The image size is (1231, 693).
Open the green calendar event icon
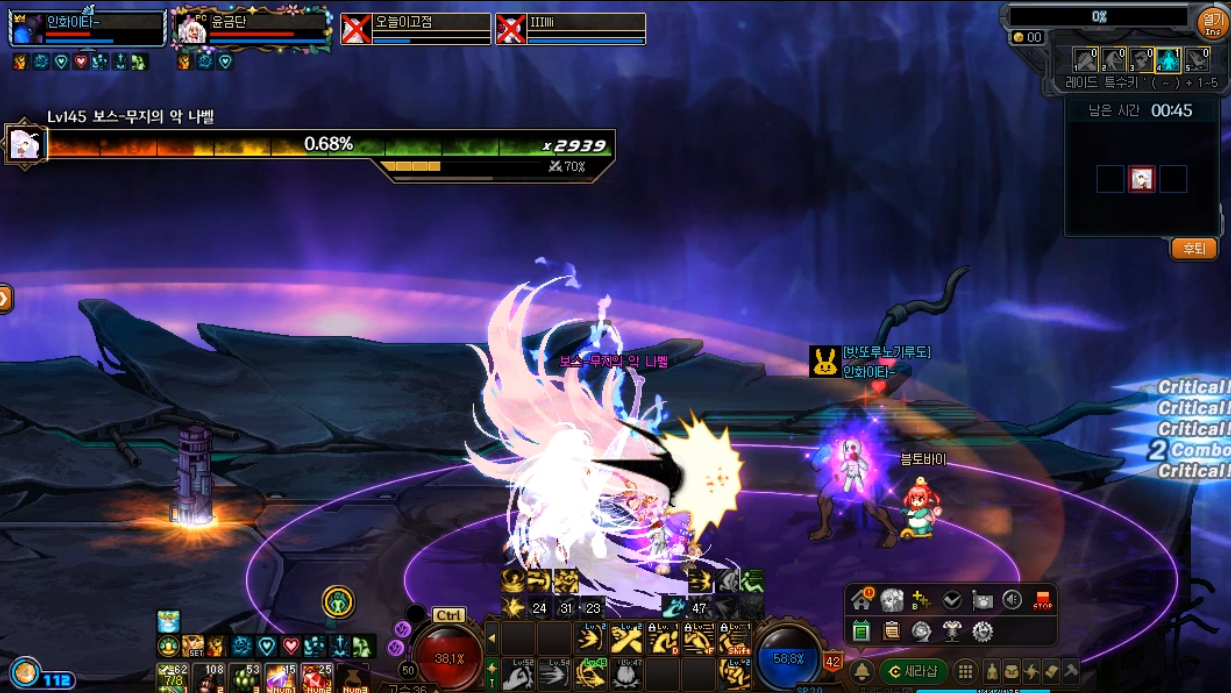(861, 631)
